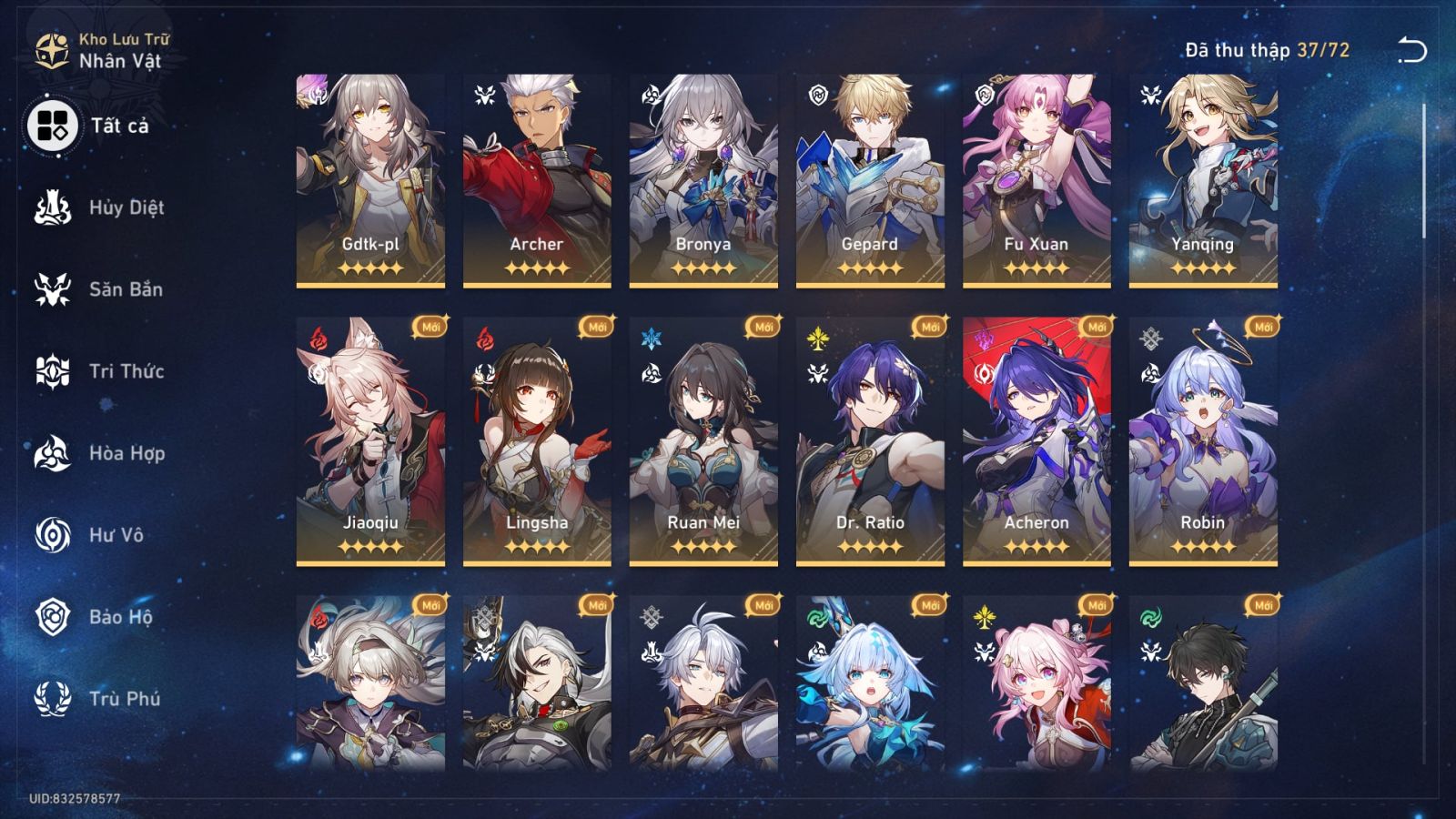Click Robin's five-star rating row
This screenshot has height=819, width=1456.
1203,546
